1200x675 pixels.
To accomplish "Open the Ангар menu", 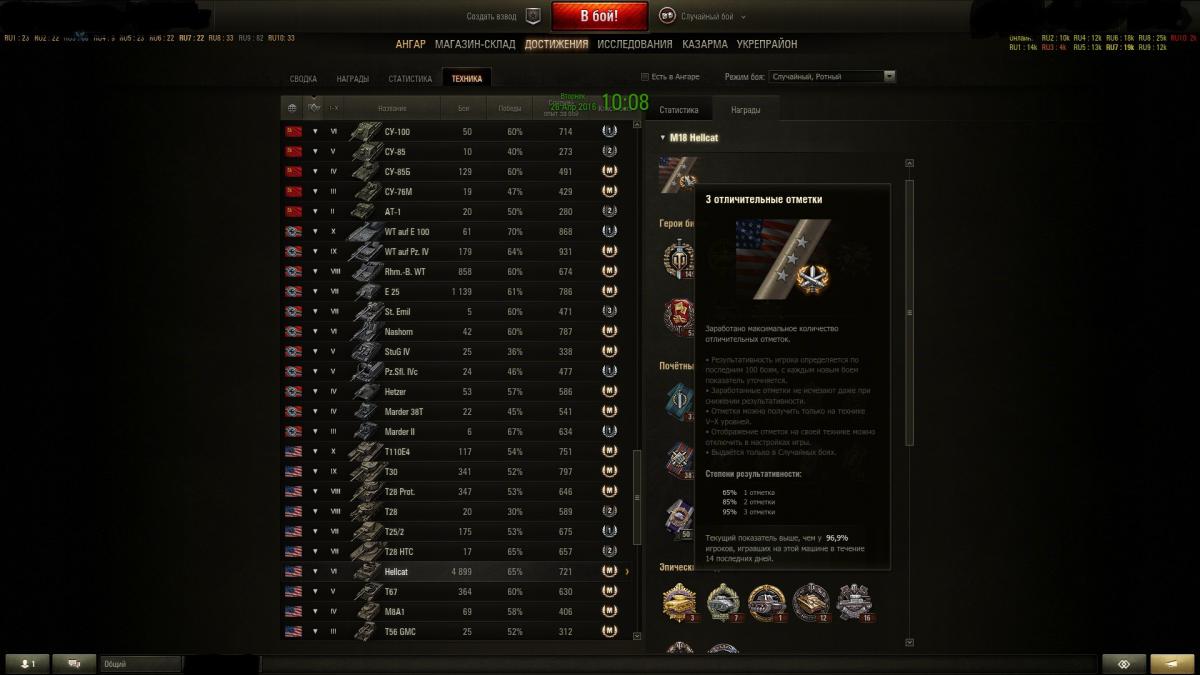I will point(410,44).
